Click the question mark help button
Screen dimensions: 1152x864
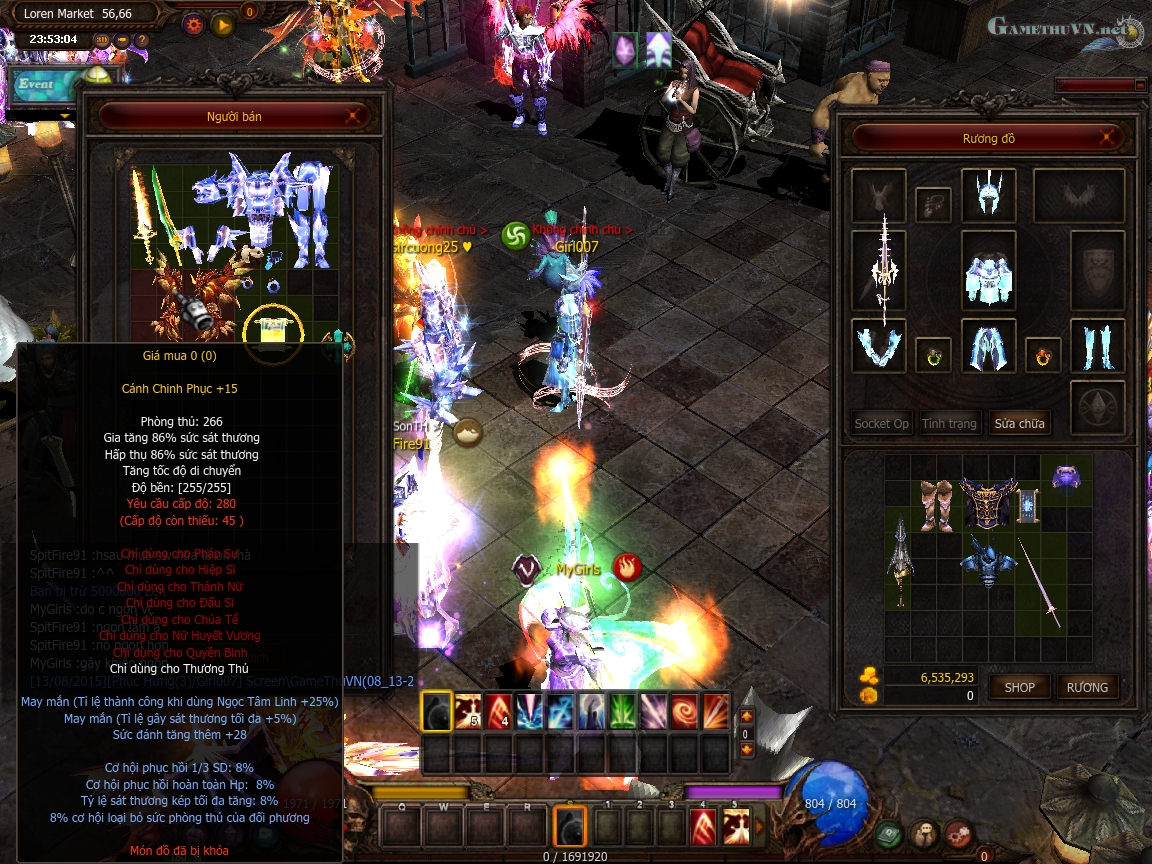click(x=142, y=40)
